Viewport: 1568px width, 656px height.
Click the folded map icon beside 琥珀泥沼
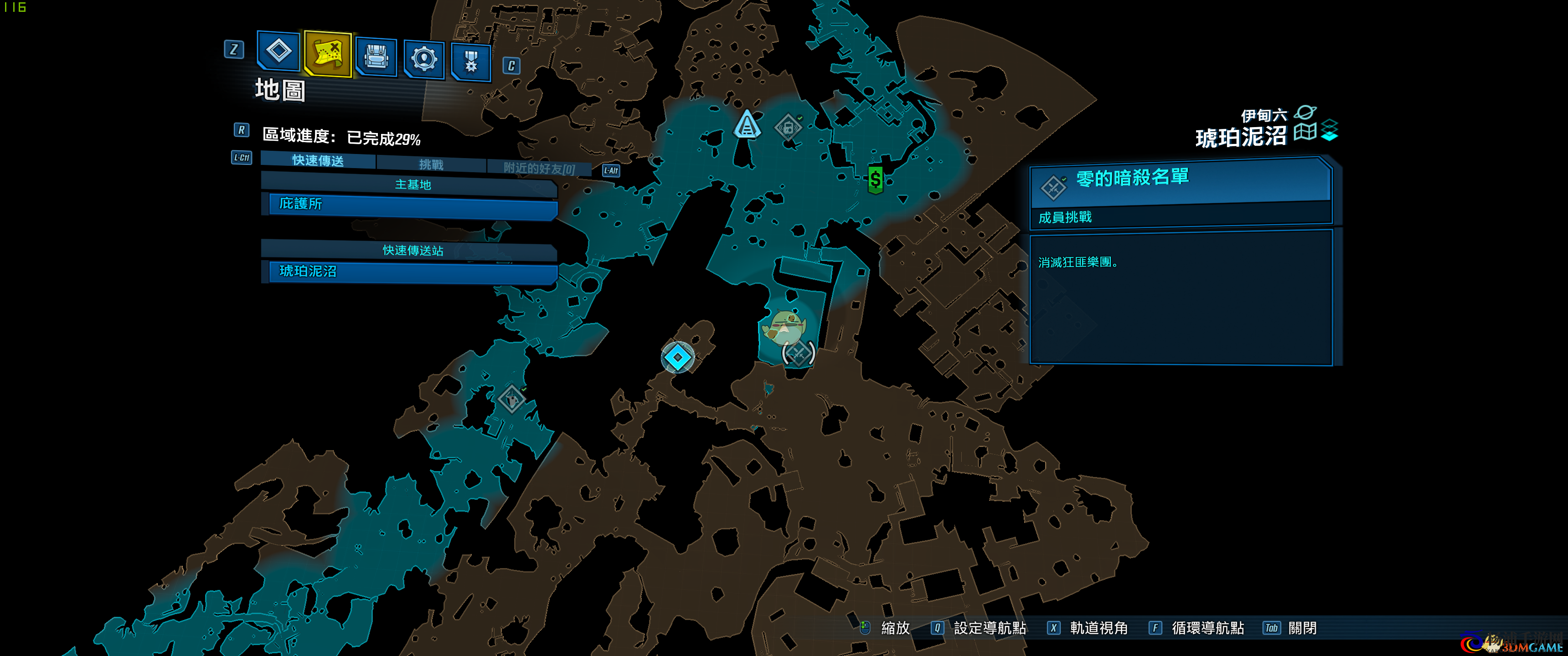pos(1305,132)
